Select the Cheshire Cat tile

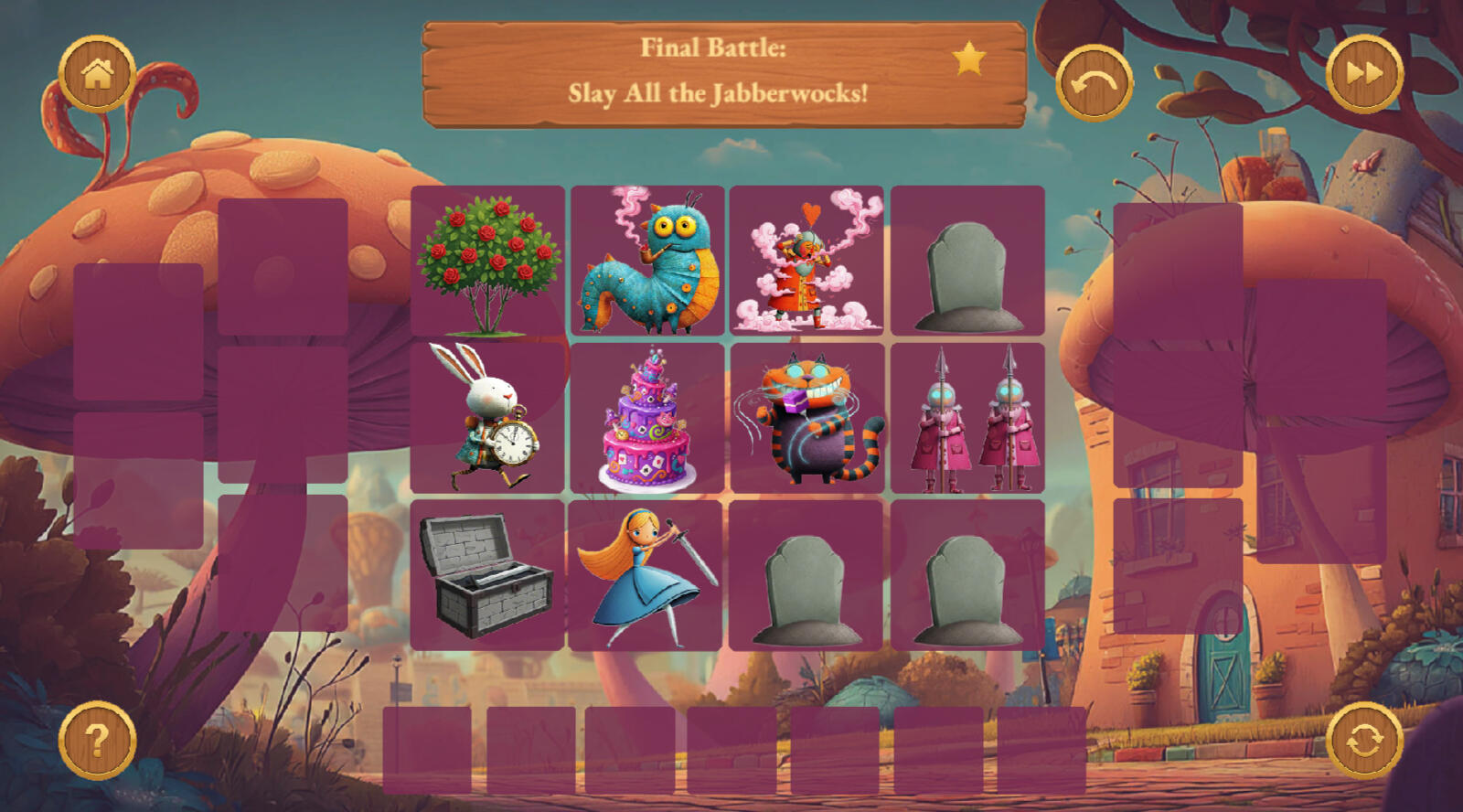pos(806,418)
